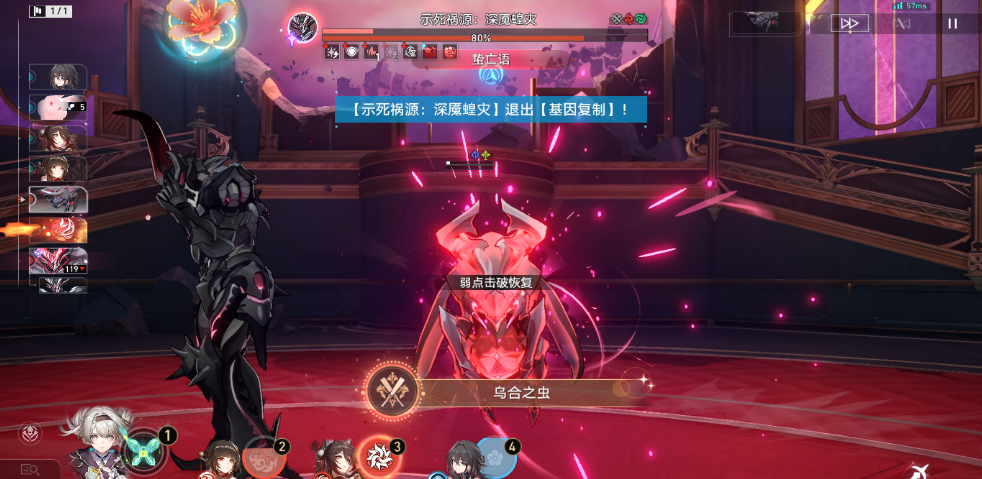The width and height of the screenshot is (982, 479).
Task: Select the boss portrait beside the health bar
Action: pos(302,28)
